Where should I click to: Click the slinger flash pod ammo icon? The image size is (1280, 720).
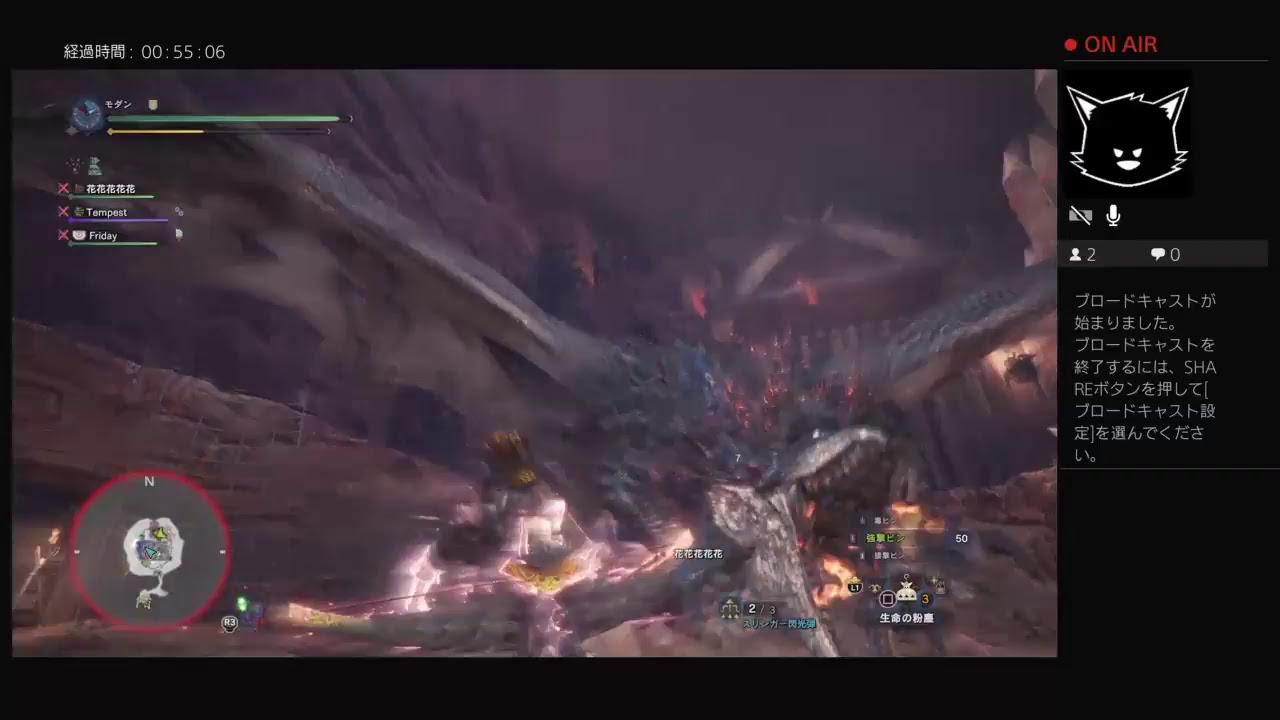(x=728, y=606)
